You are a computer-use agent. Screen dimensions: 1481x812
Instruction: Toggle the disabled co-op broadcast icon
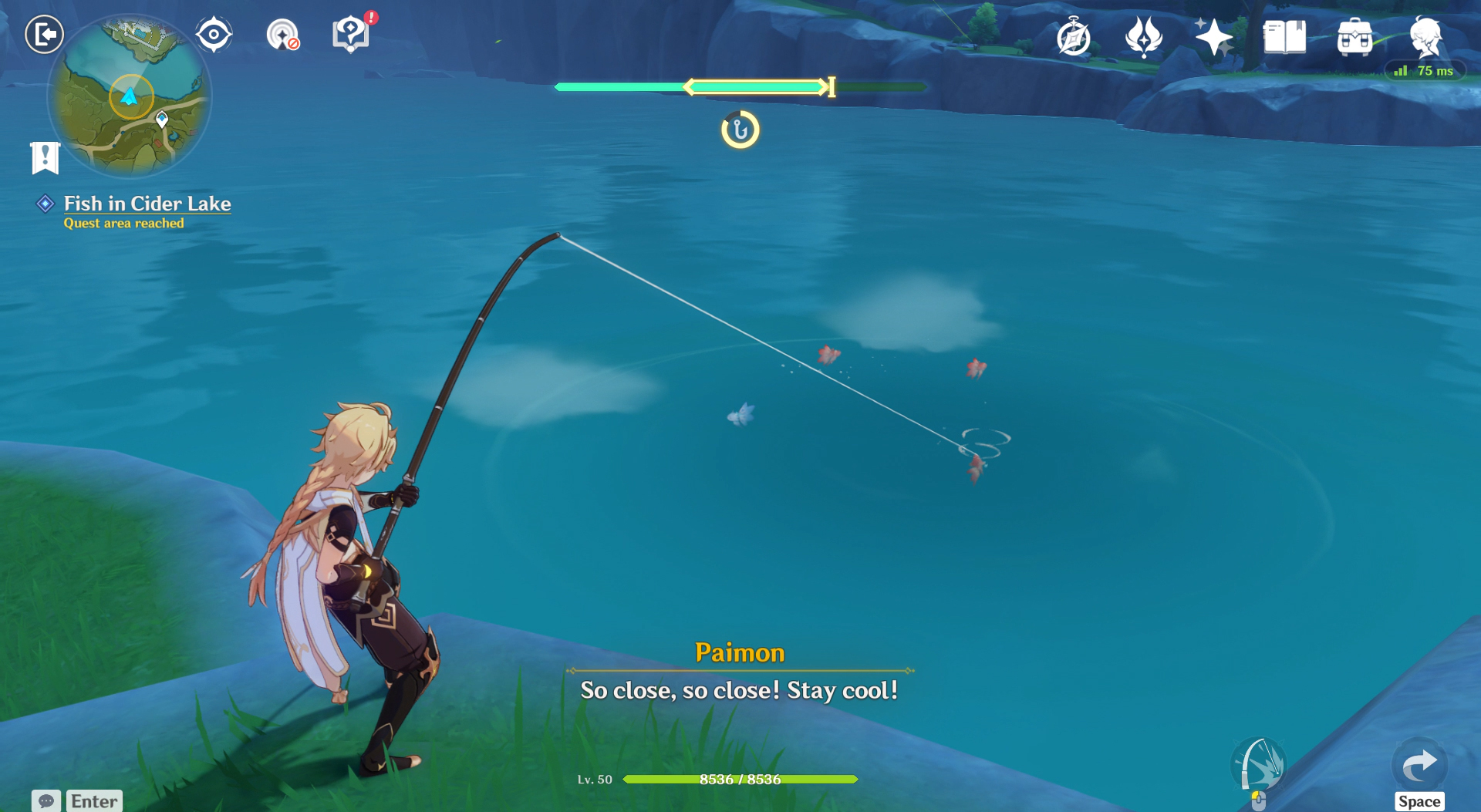click(283, 35)
